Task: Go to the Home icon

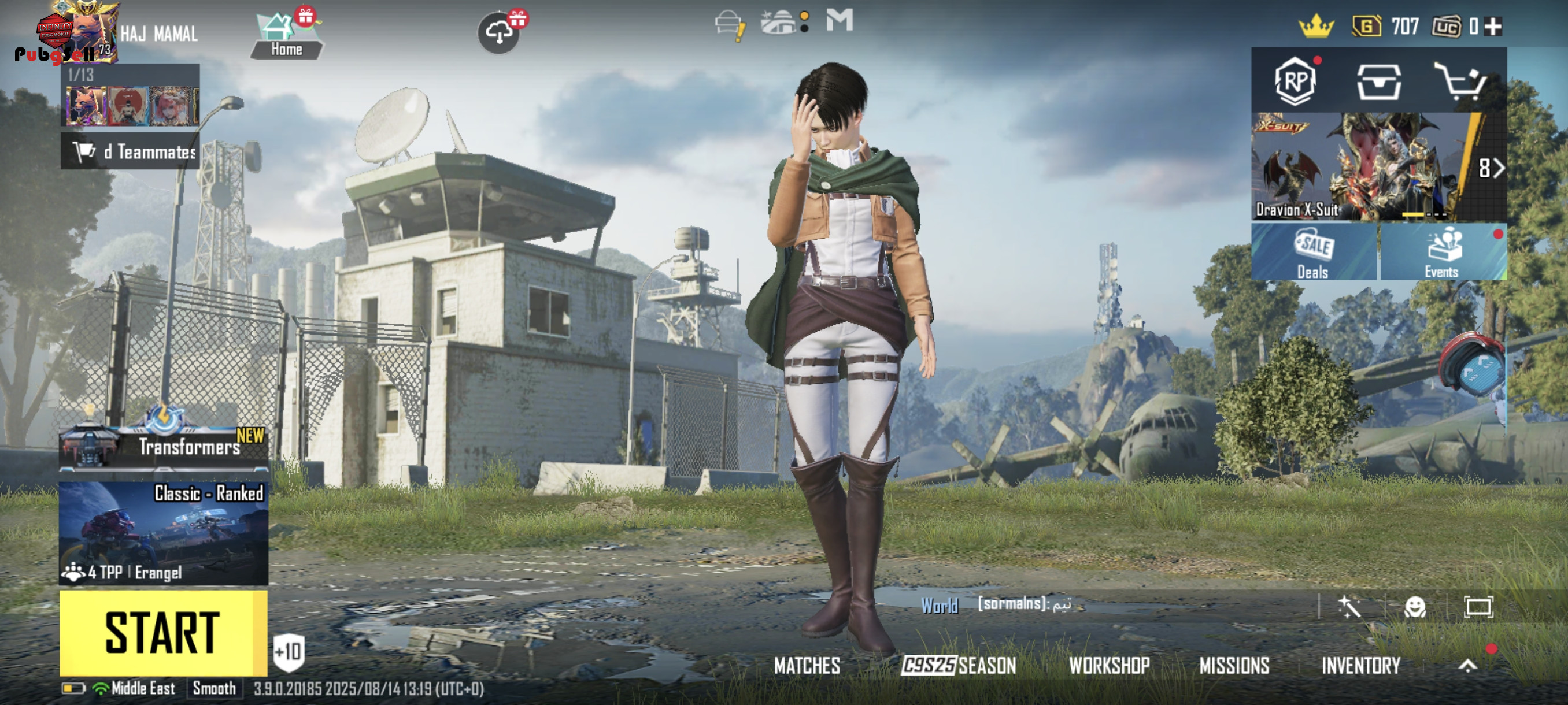Action: 286,36
